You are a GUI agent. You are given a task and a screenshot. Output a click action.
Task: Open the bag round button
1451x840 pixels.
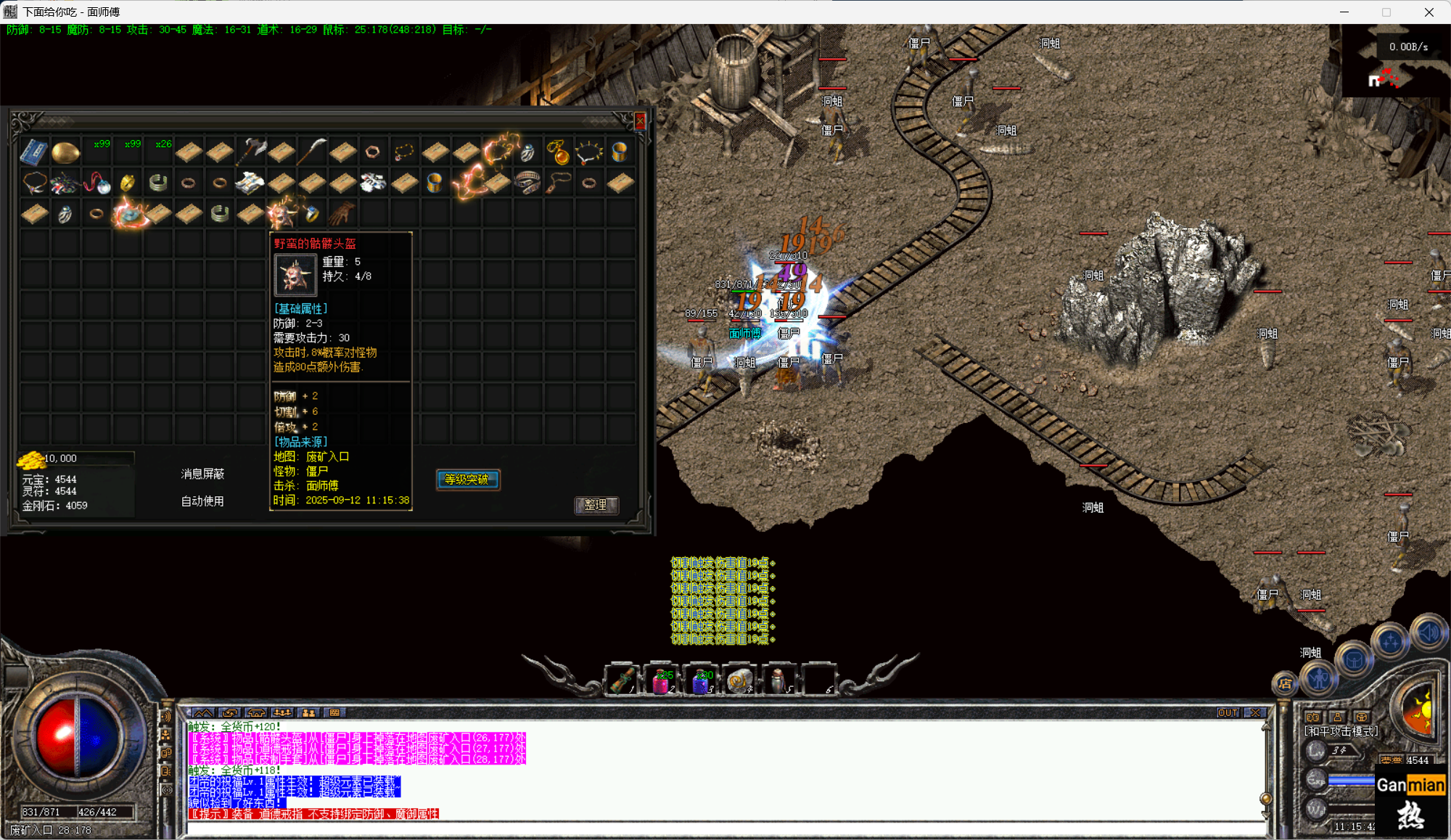click(x=1354, y=660)
